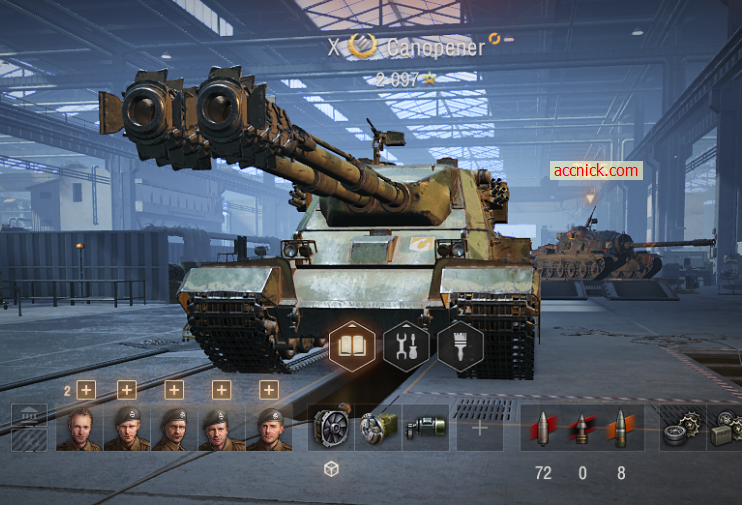
Task: Select the bareheaded blond crew member portrait
Action: (x=79, y=428)
